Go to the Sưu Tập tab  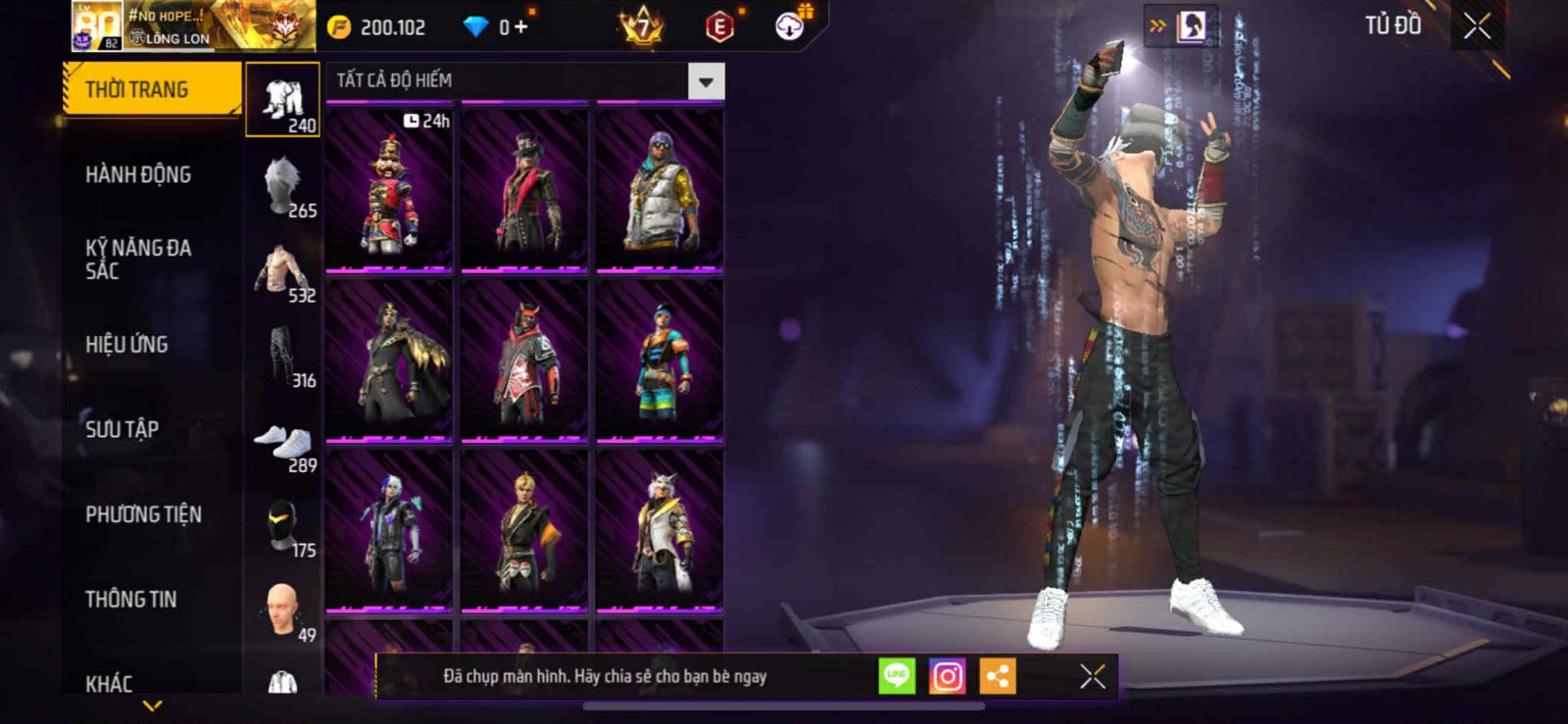pyautogui.click(x=122, y=429)
